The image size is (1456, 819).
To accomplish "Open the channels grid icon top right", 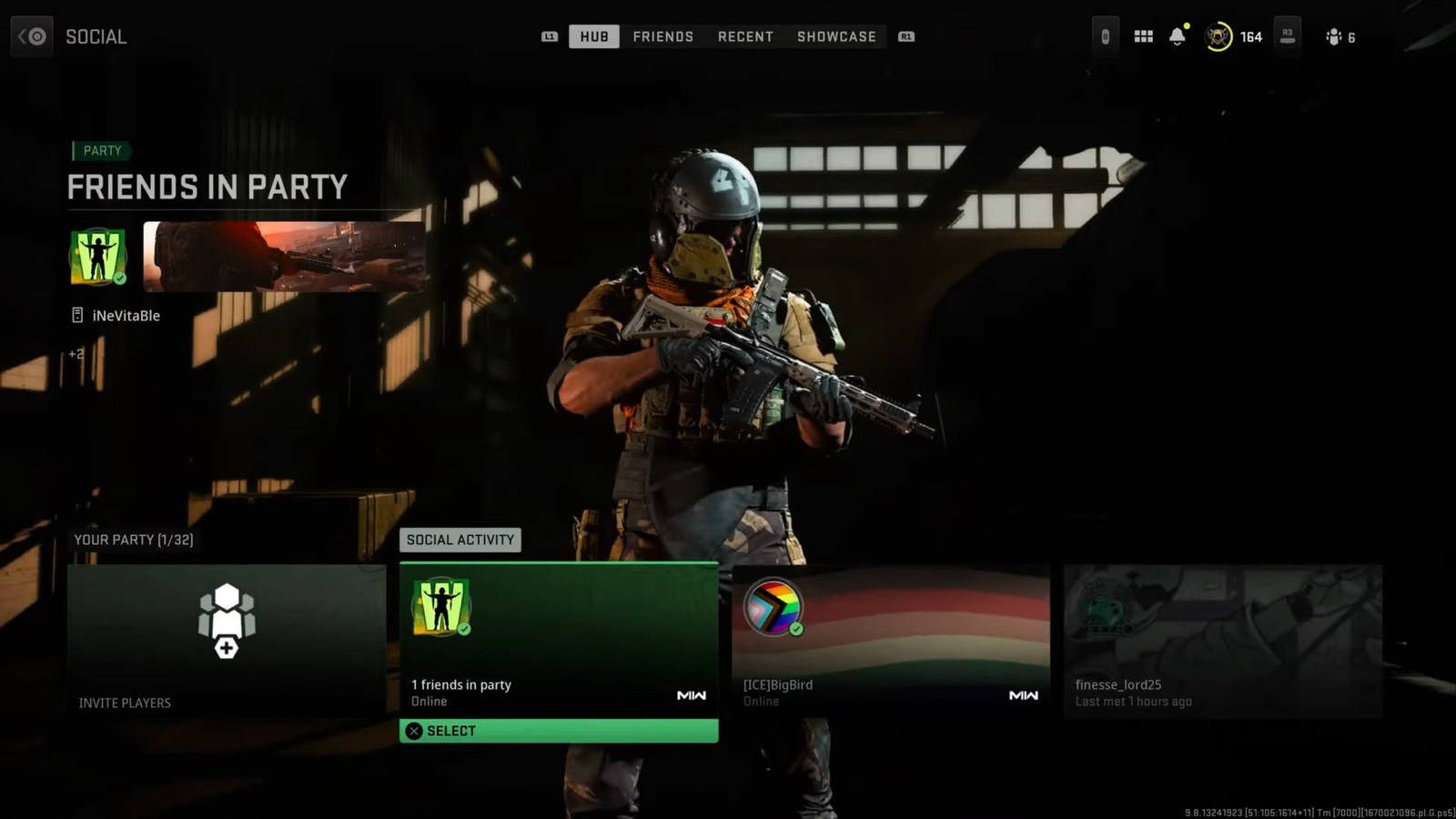I will coord(1143,36).
